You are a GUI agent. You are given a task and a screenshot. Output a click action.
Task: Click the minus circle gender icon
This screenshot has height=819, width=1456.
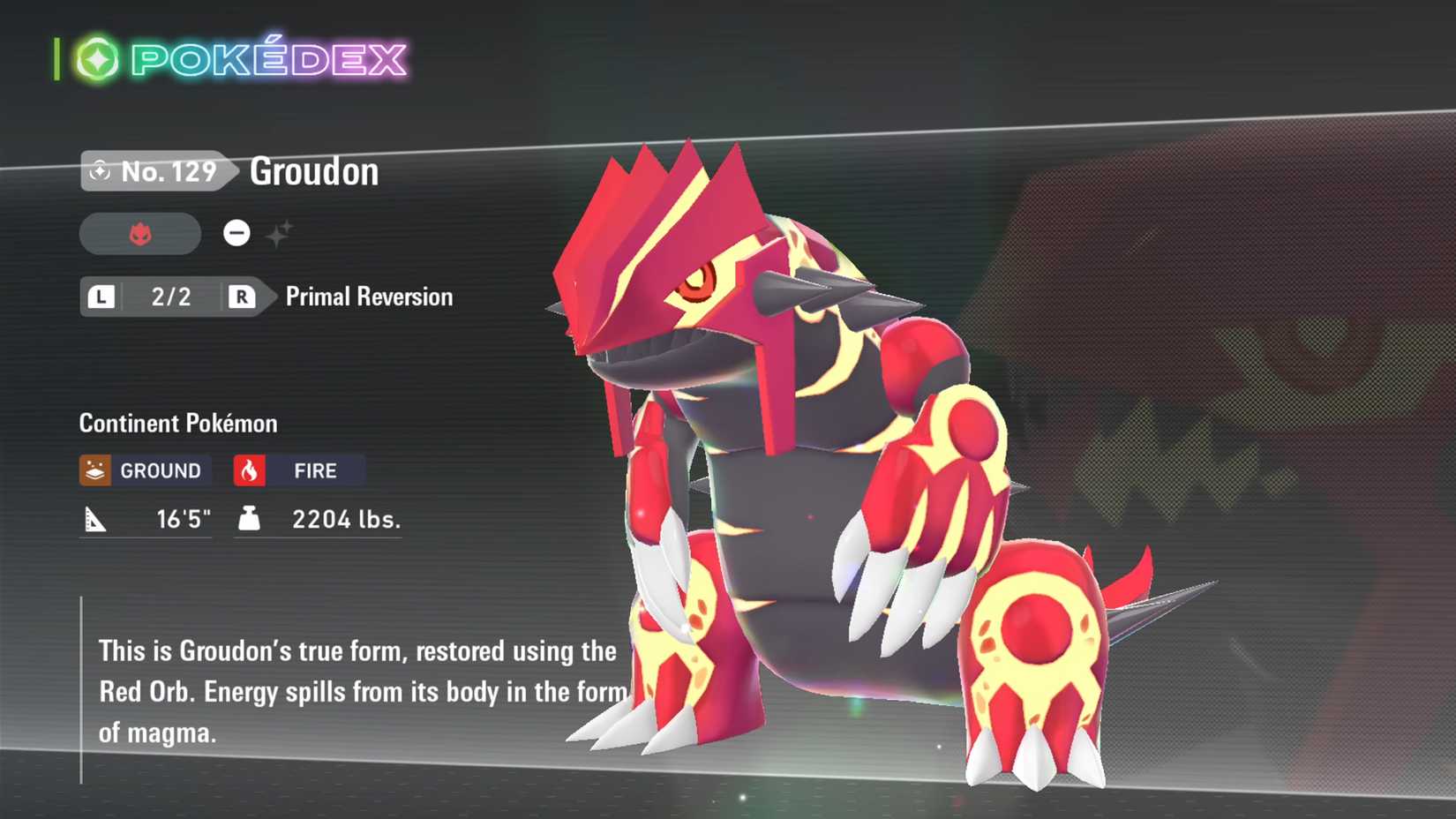(236, 232)
